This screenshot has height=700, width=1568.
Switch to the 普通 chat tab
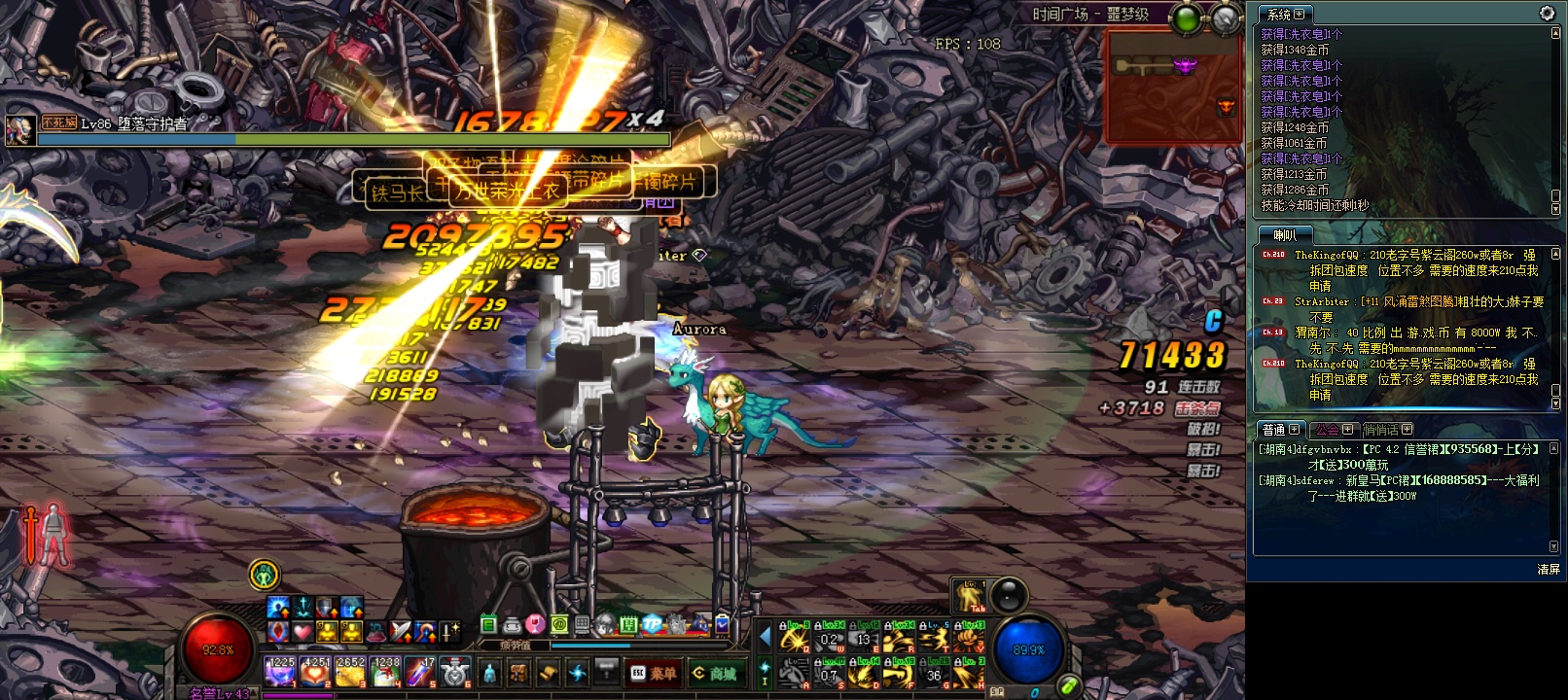1279,430
